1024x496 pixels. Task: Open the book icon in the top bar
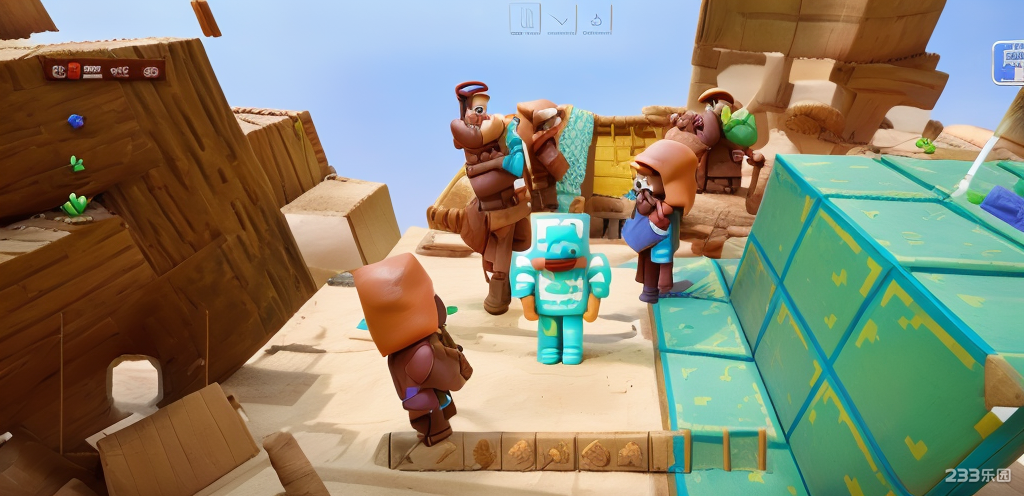pos(526,18)
